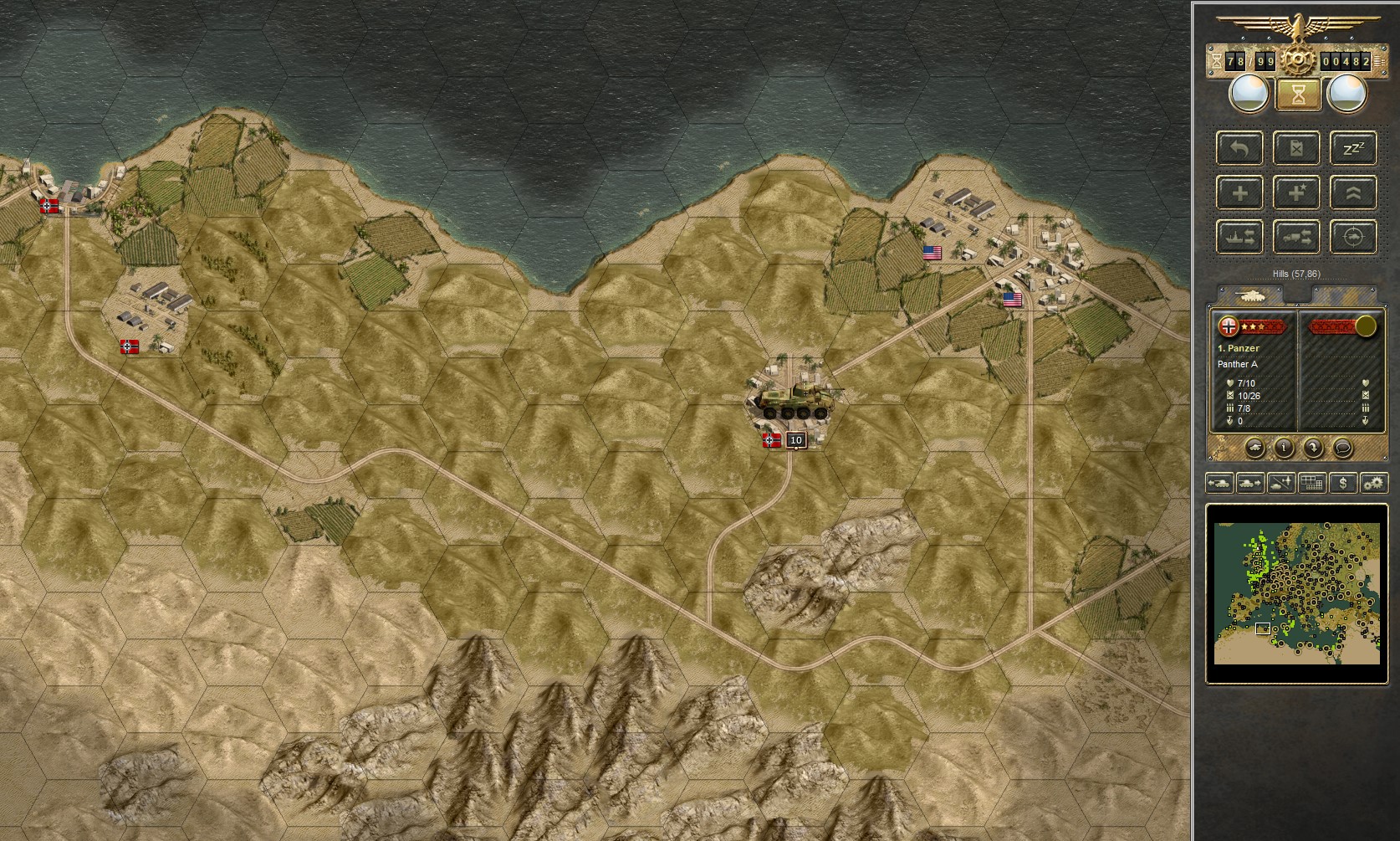Toggle the strategic map overlay grid
Screen dimensions: 1400x841
[x=1311, y=484]
